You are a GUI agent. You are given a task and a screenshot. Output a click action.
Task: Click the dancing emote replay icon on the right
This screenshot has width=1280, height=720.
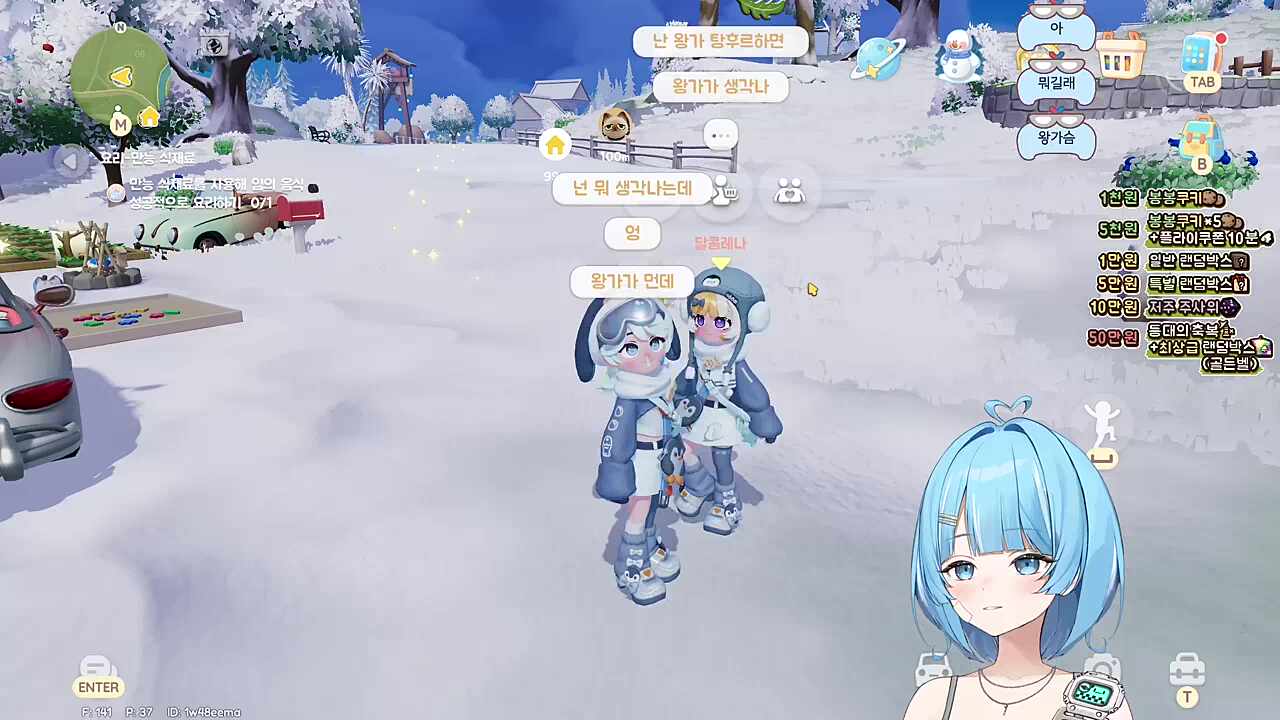pos(1101,420)
